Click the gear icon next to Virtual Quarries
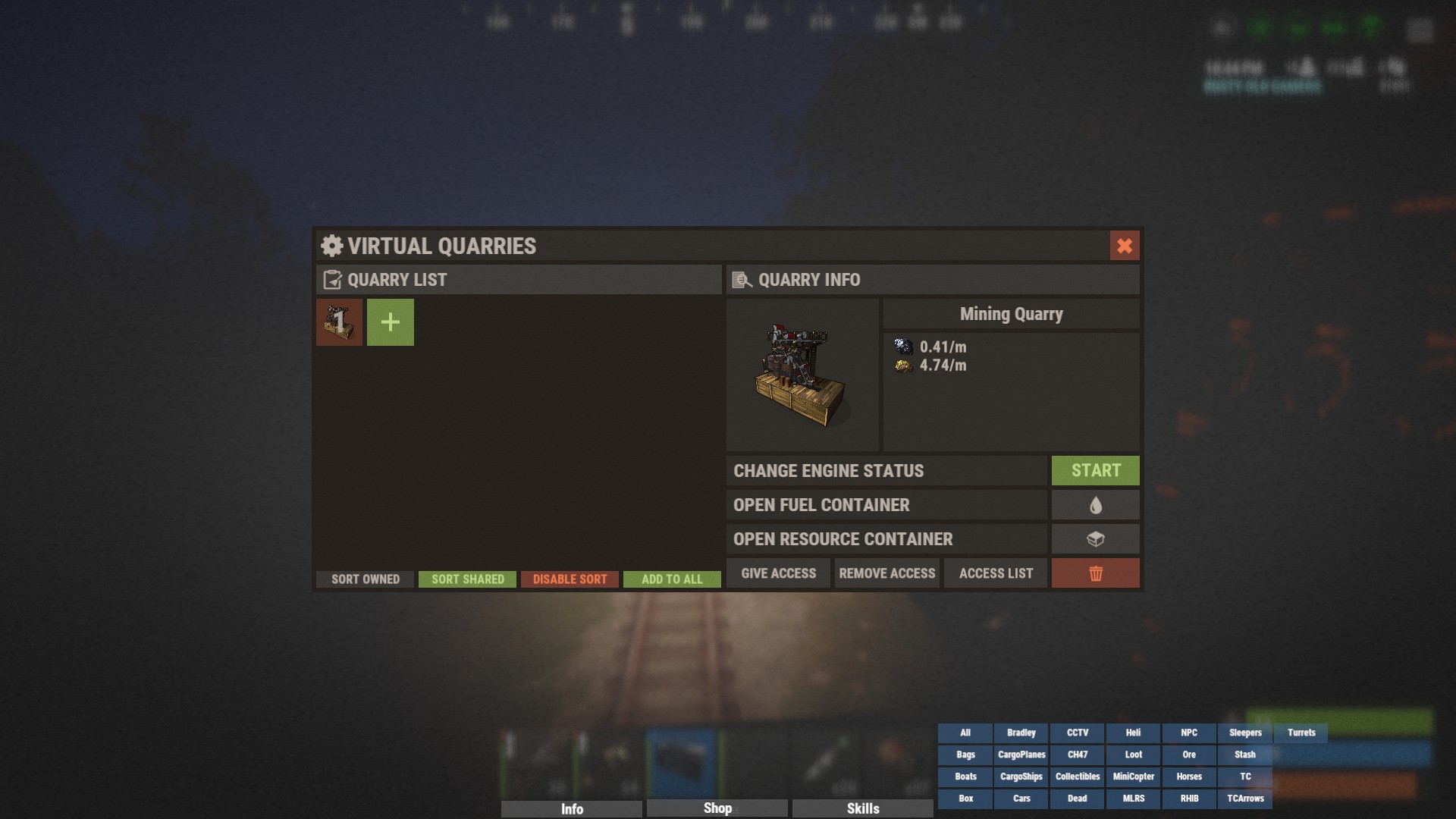This screenshot has height=819, width=1456. coord(331,246)
